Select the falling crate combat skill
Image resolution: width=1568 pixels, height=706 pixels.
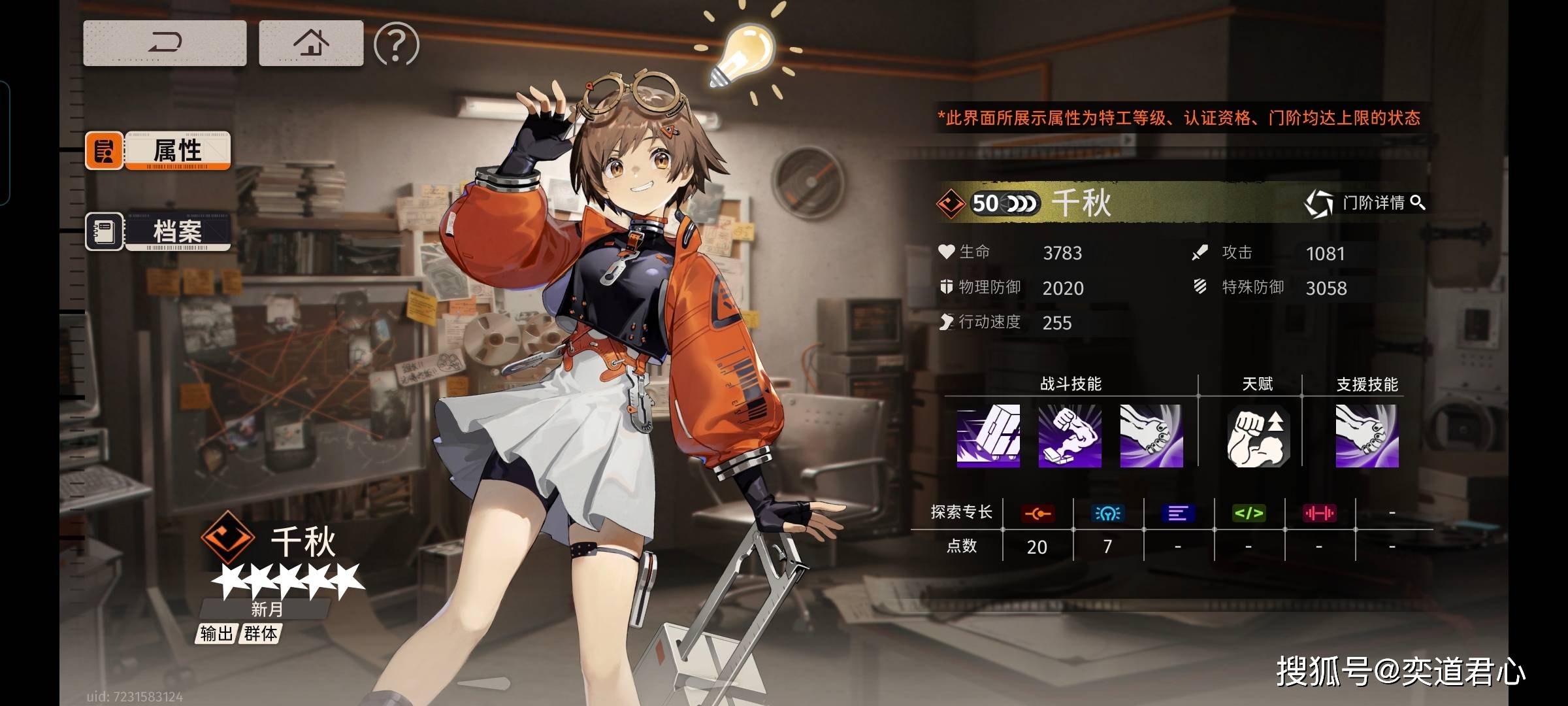pyautogui.click(x=988, y=436)
